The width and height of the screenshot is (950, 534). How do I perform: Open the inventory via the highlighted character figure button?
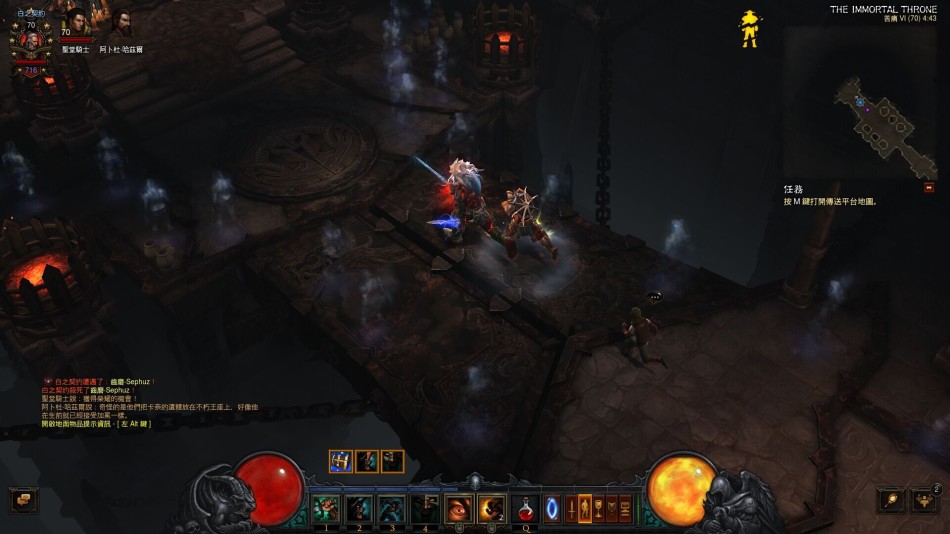pyautogui.click(x=586, y=509)
